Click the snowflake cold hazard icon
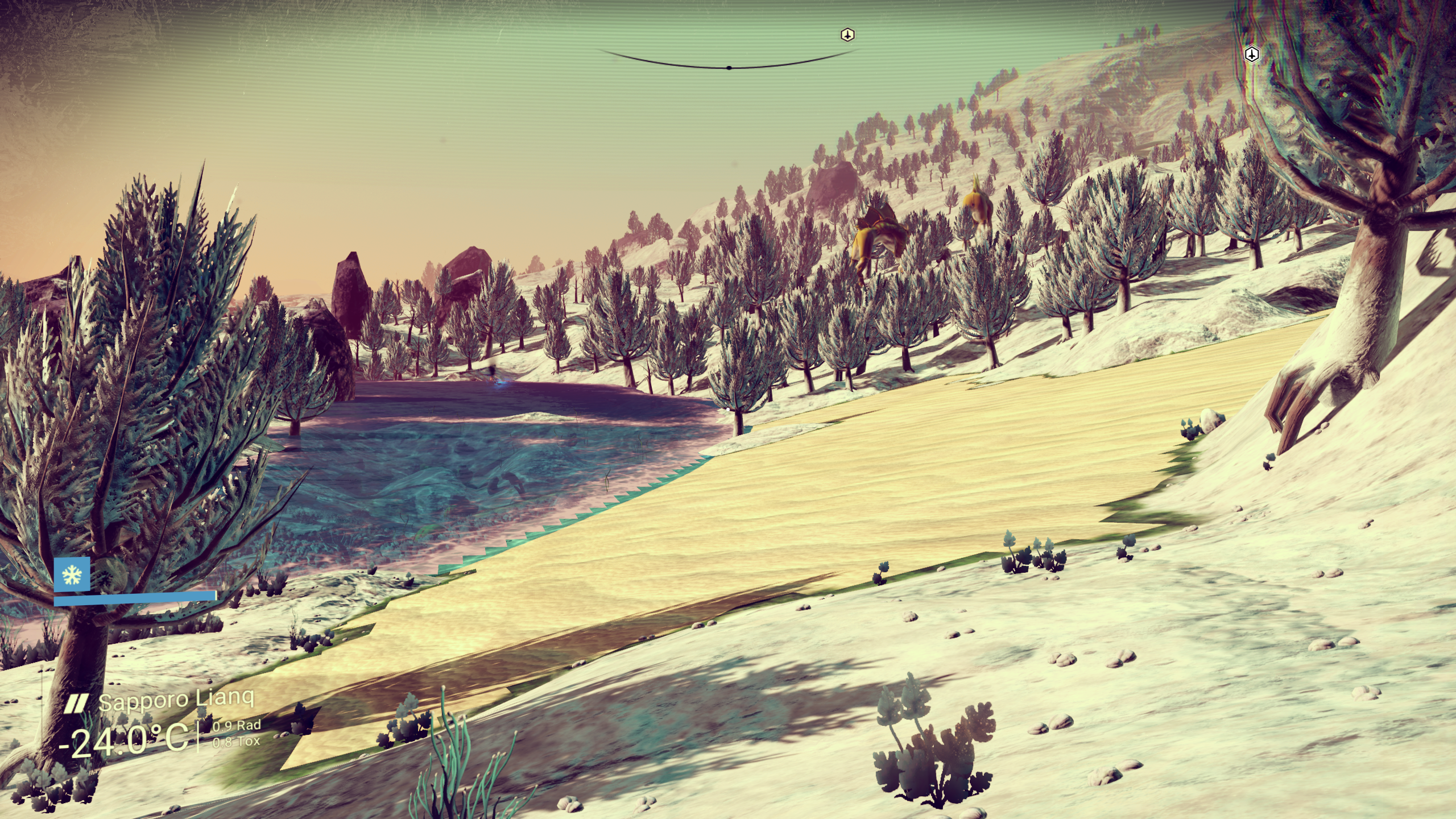The width and height of the screenshot is (1456, 819). point(72,576)
